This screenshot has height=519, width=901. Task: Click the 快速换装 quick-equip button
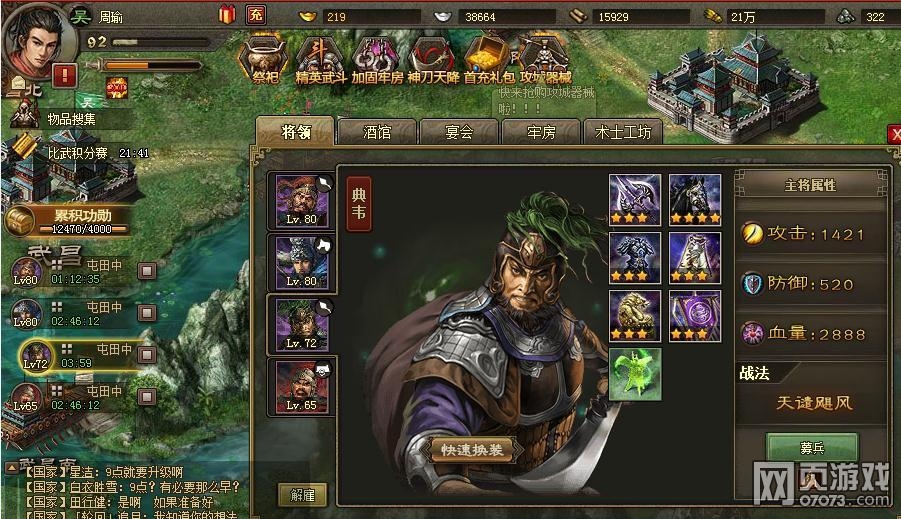[477, 450]
